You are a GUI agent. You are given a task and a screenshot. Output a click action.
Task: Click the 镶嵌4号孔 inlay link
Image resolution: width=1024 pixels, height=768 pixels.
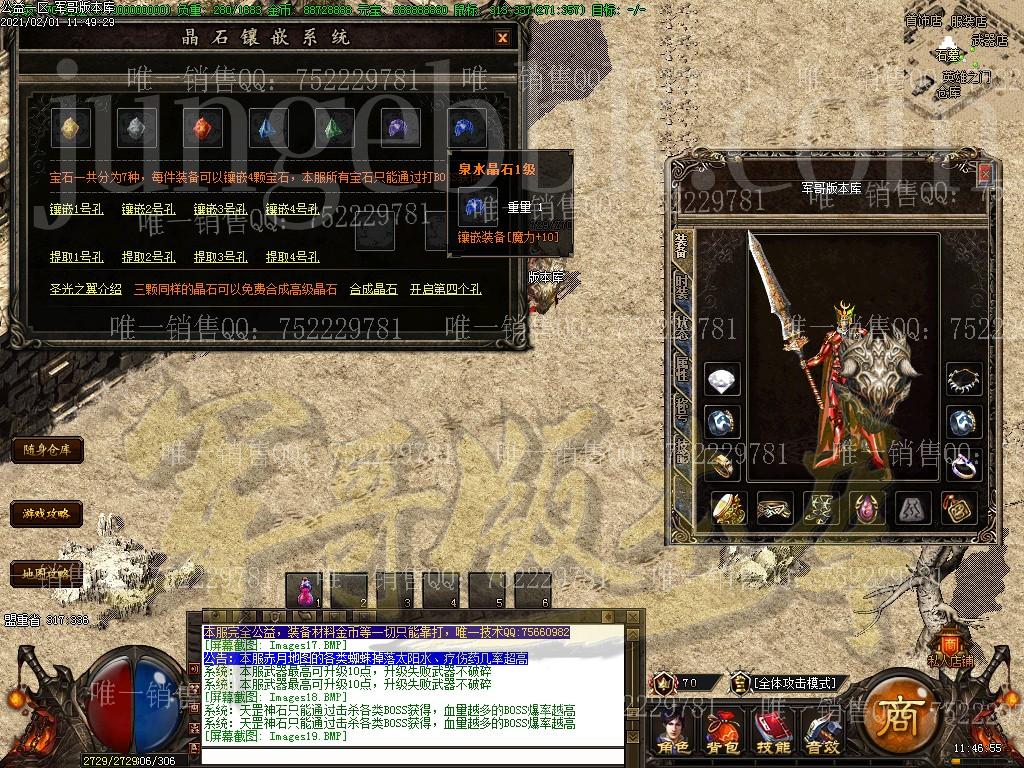pos(293,209)
